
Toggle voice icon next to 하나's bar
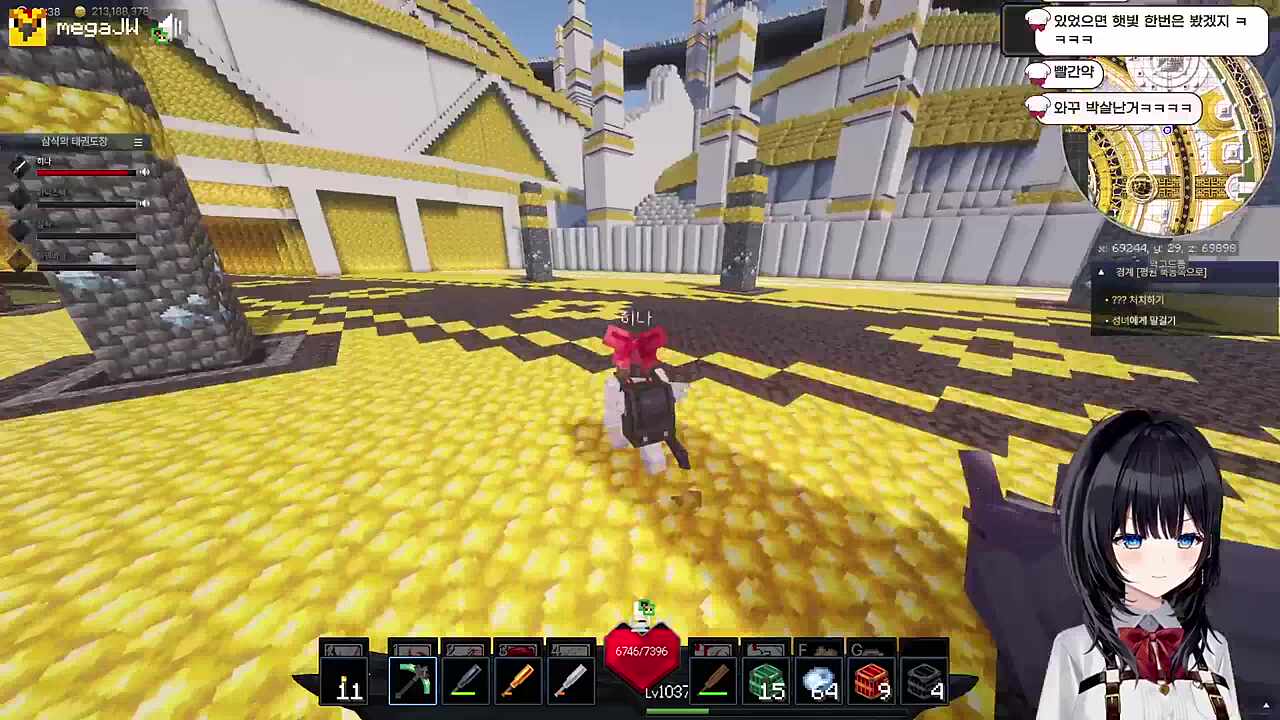click(144, 172)
